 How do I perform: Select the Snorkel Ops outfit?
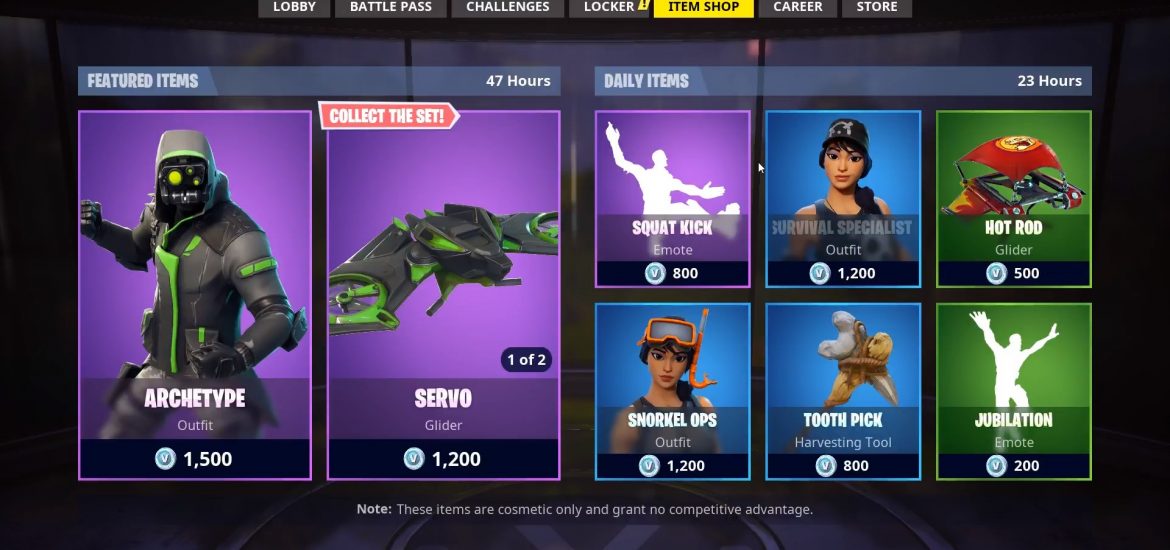point(672,391)
